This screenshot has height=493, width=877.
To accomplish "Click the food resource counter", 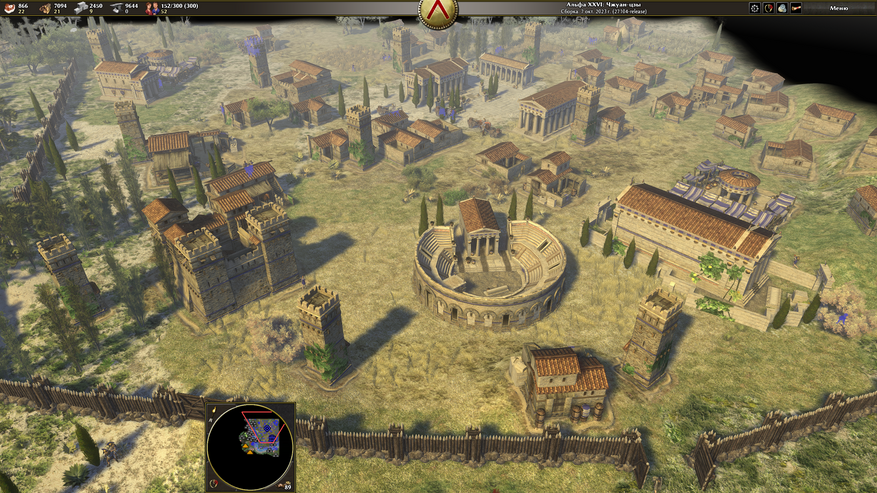I will pos(12,8).
